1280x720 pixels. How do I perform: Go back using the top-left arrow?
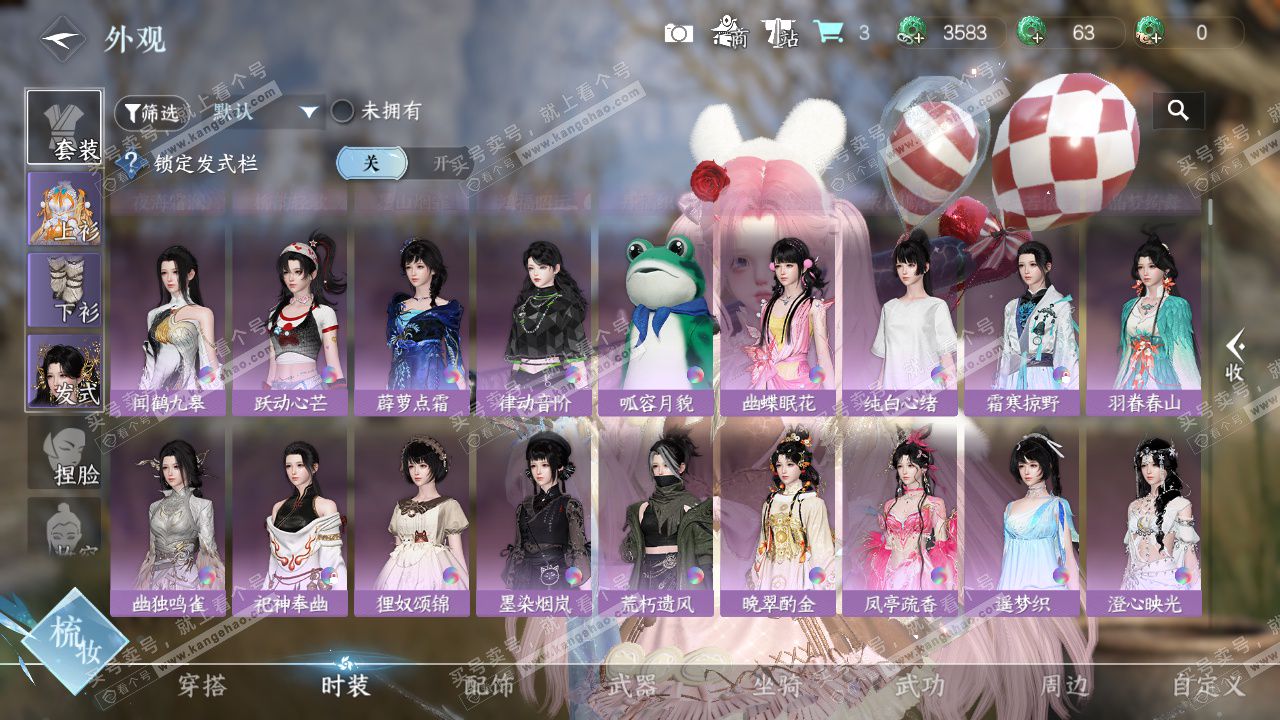coord(62,39)
